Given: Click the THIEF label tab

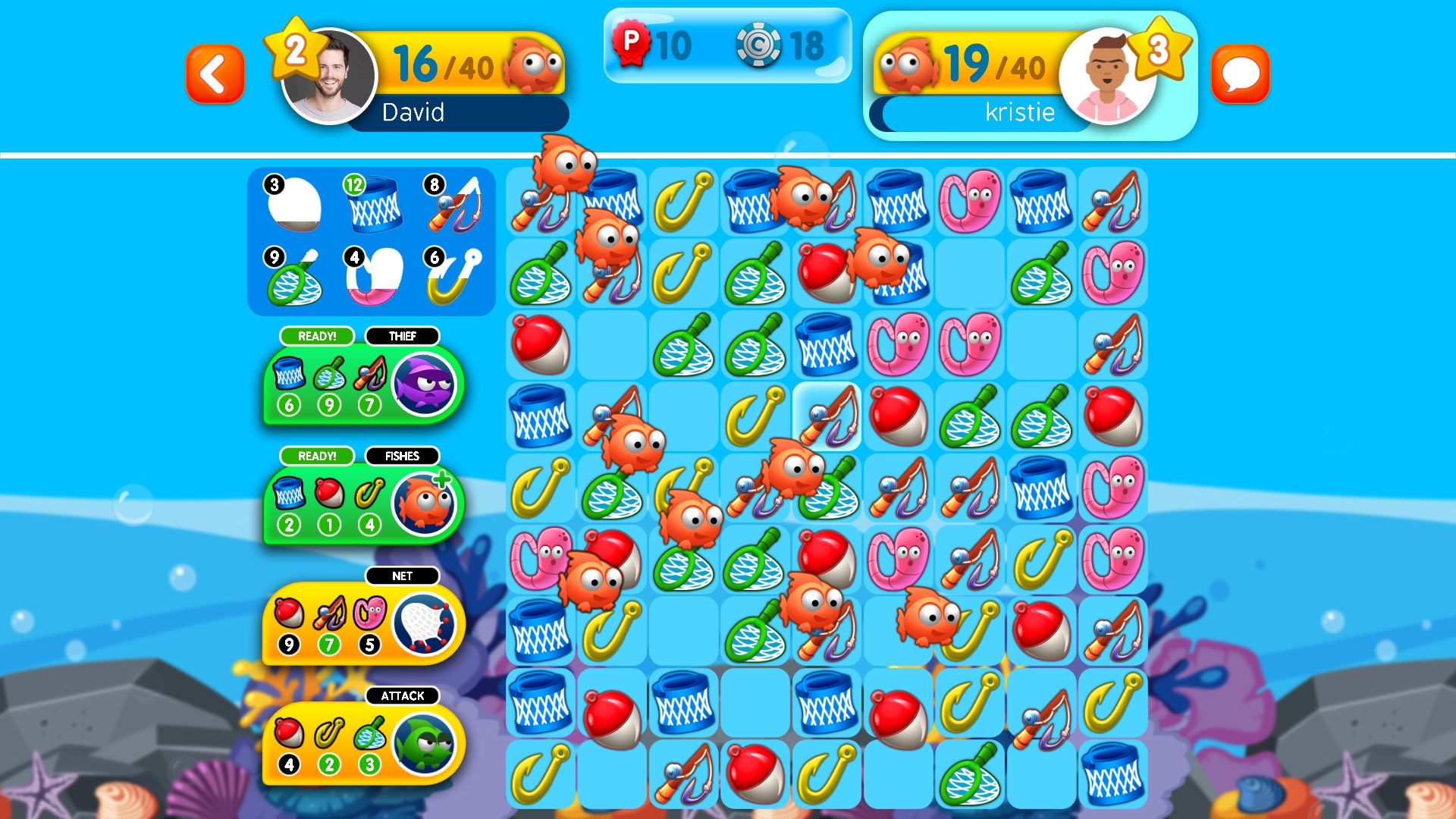Looking at the screenshot, I should pos(403,336).
